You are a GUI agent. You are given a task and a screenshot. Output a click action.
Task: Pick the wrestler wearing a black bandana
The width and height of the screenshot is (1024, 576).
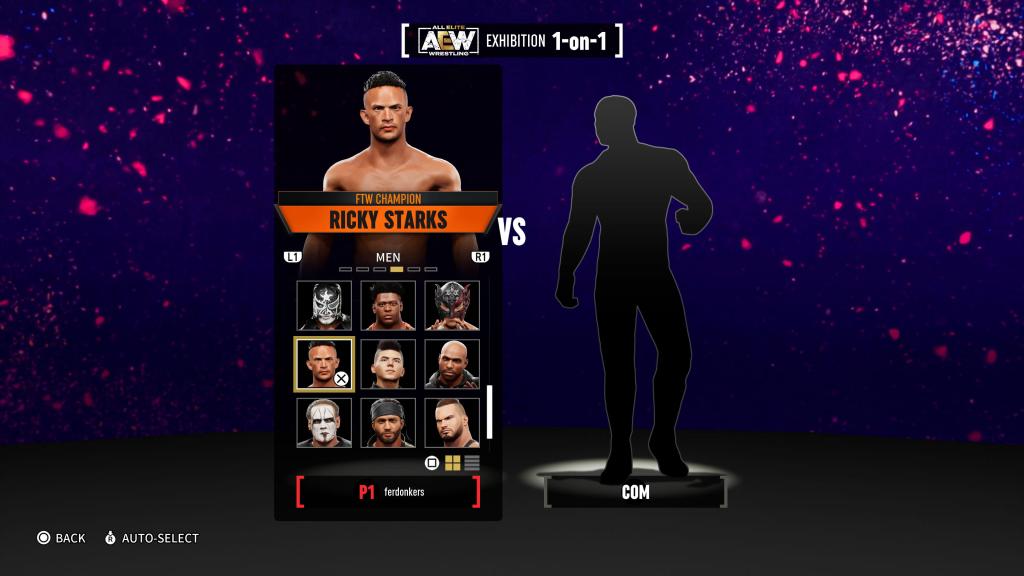[387, 422]
